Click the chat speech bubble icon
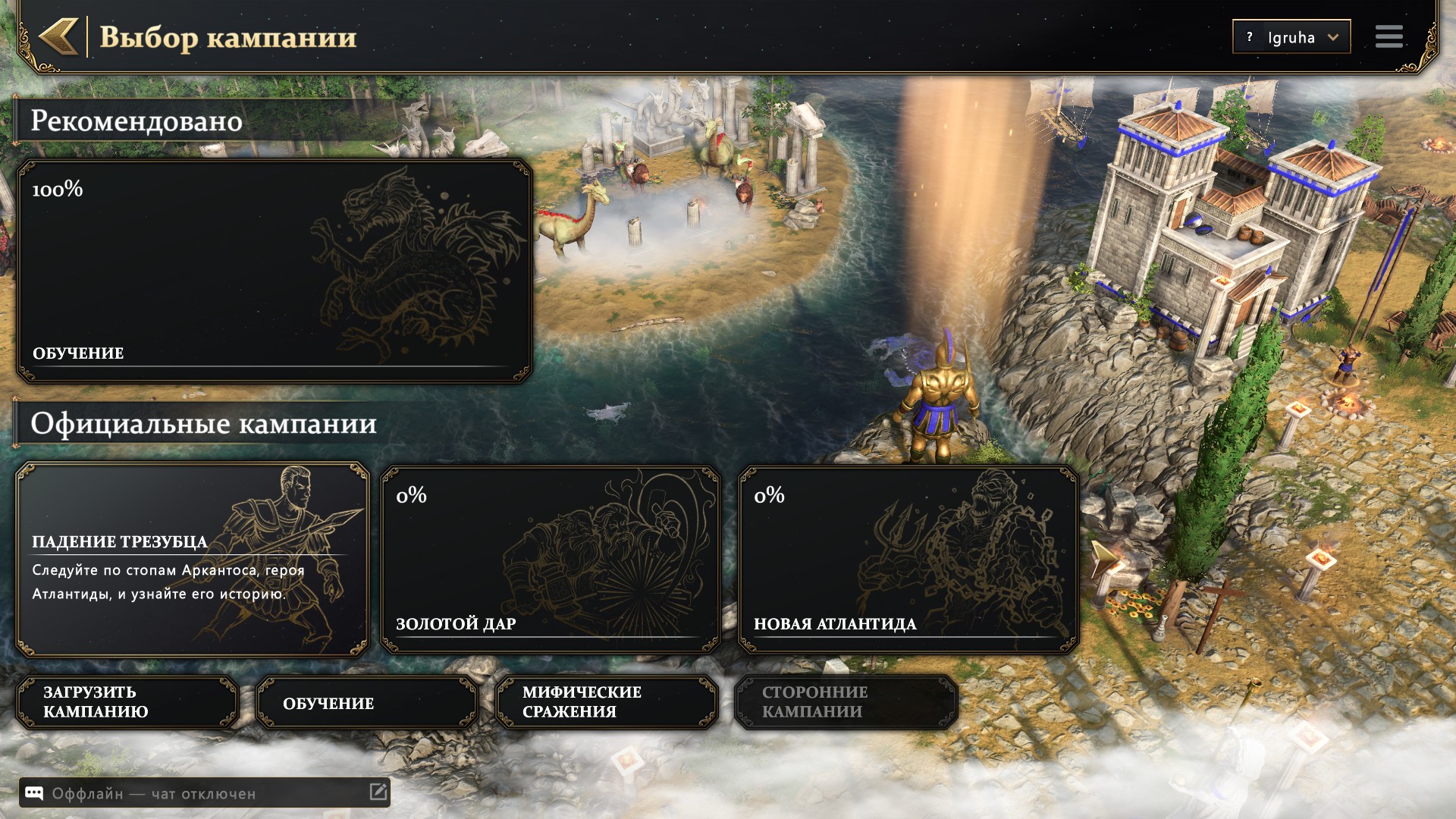The image size is (1456, 819). point(34,793)
